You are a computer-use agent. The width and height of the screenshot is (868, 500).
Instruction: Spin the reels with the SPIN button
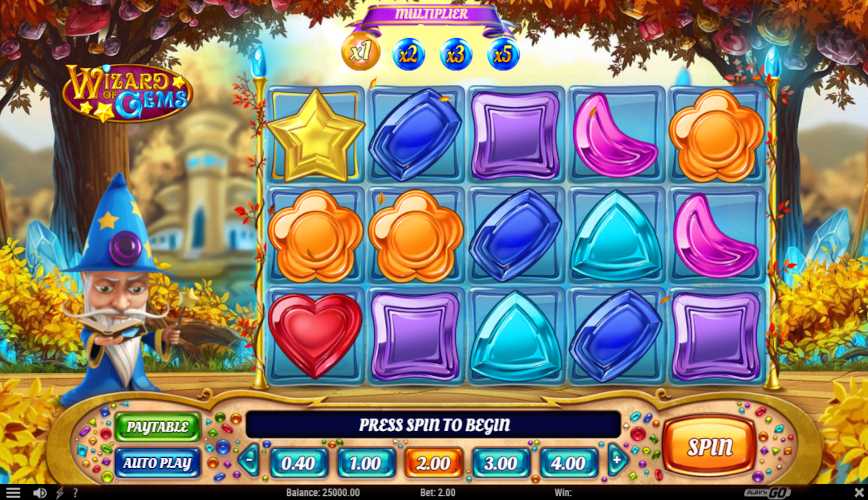(709, 447)
